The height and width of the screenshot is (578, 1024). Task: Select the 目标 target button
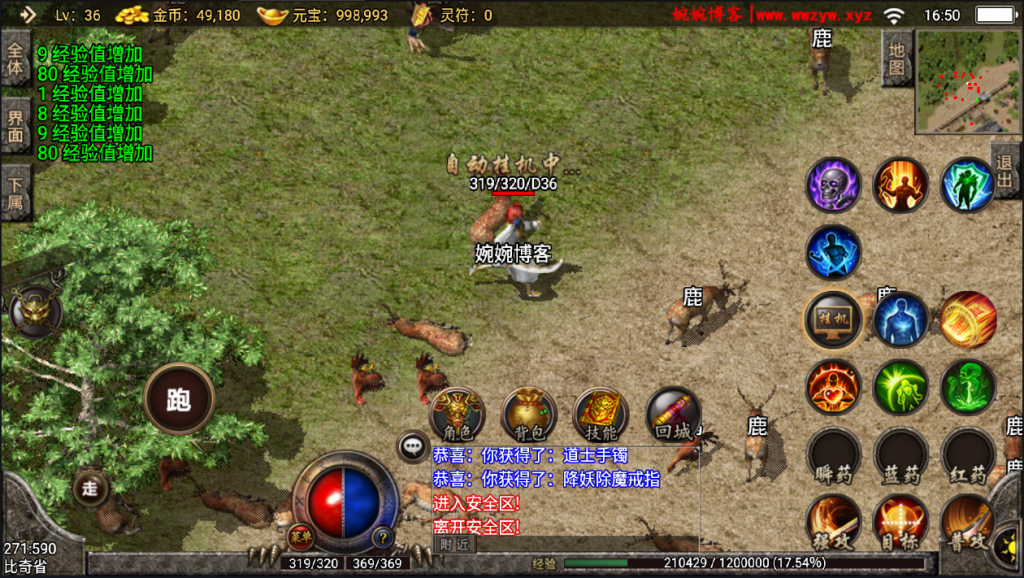[x=900, y=522]
